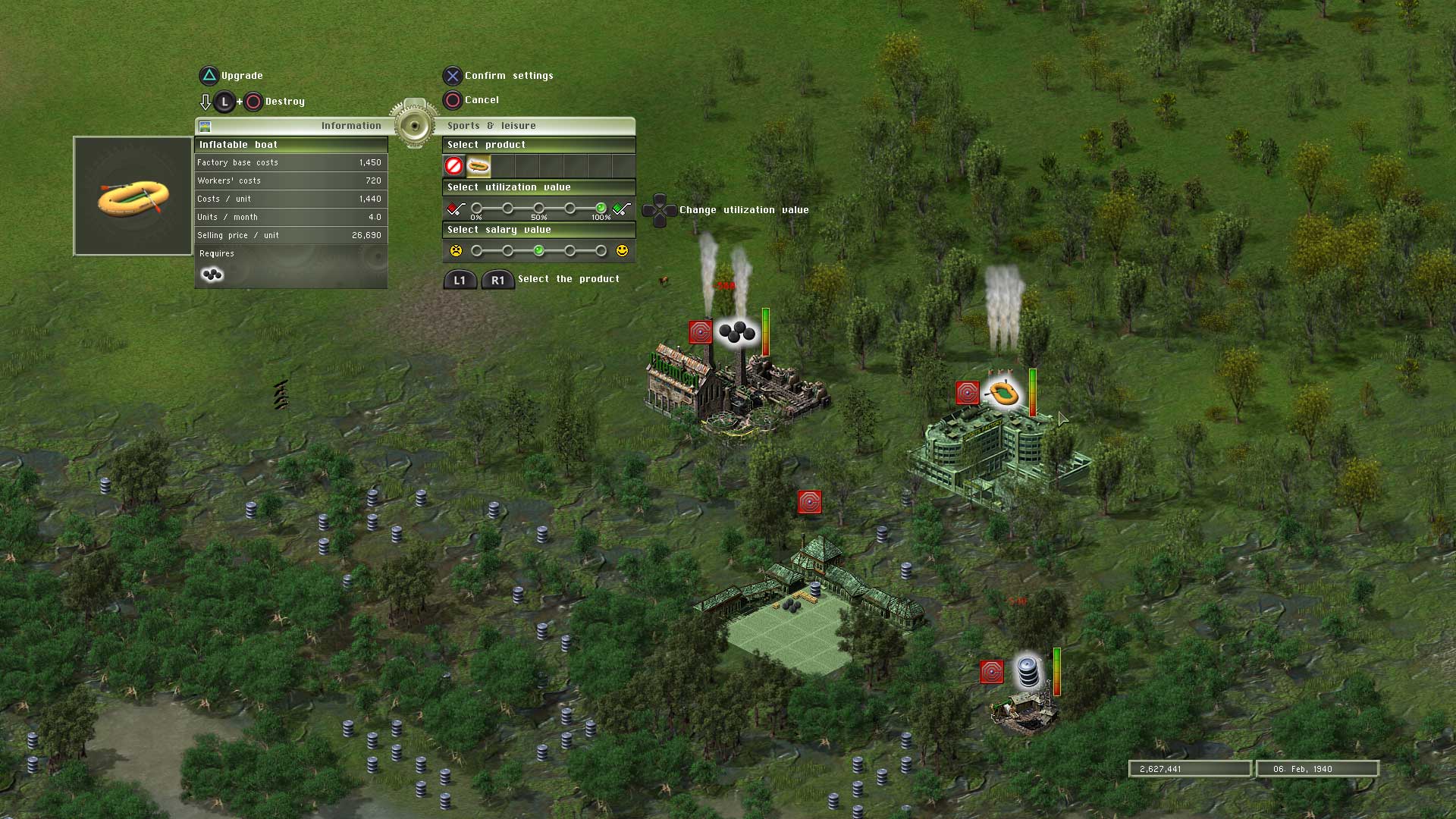Set utilization to the 50% node

(x=538, y=208)
